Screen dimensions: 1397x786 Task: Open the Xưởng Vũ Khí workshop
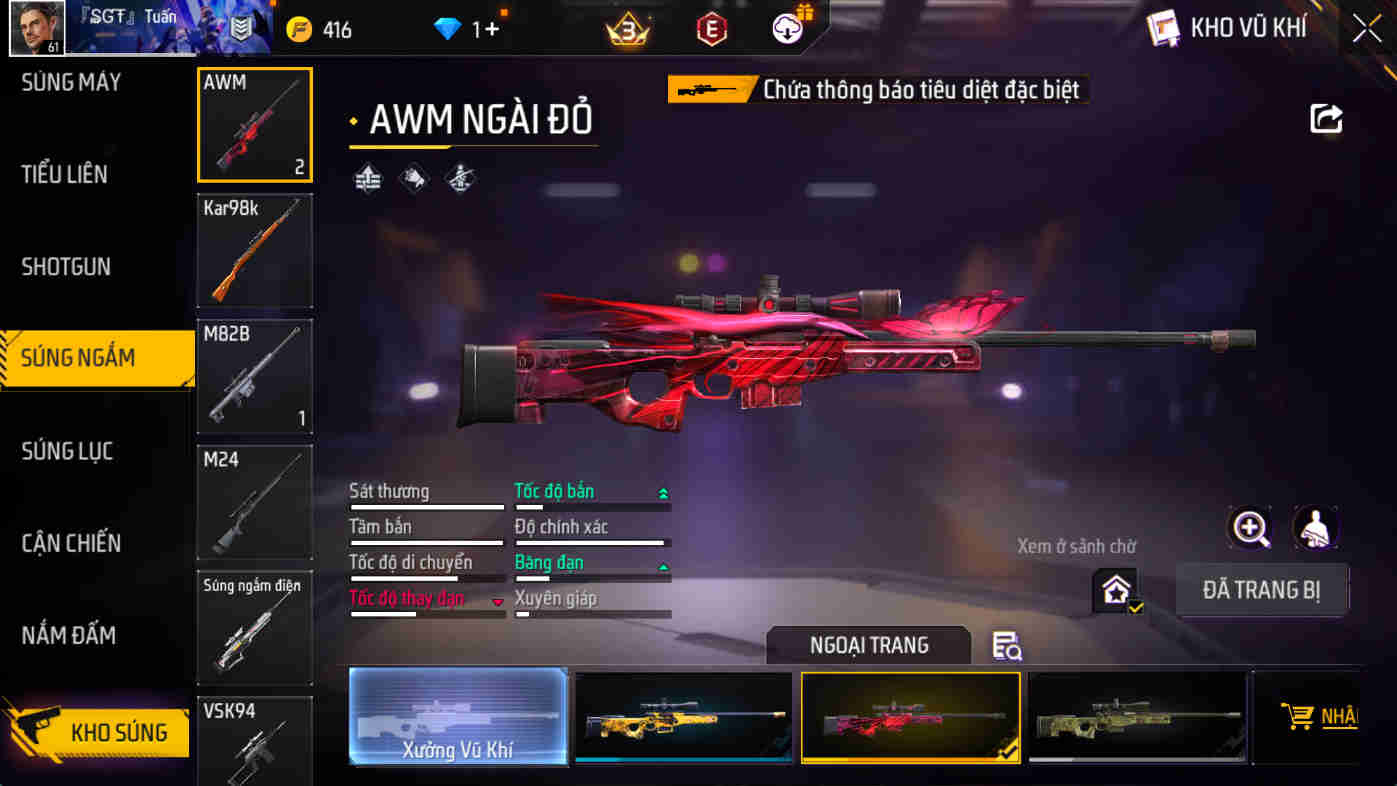(x=457, y=717)
